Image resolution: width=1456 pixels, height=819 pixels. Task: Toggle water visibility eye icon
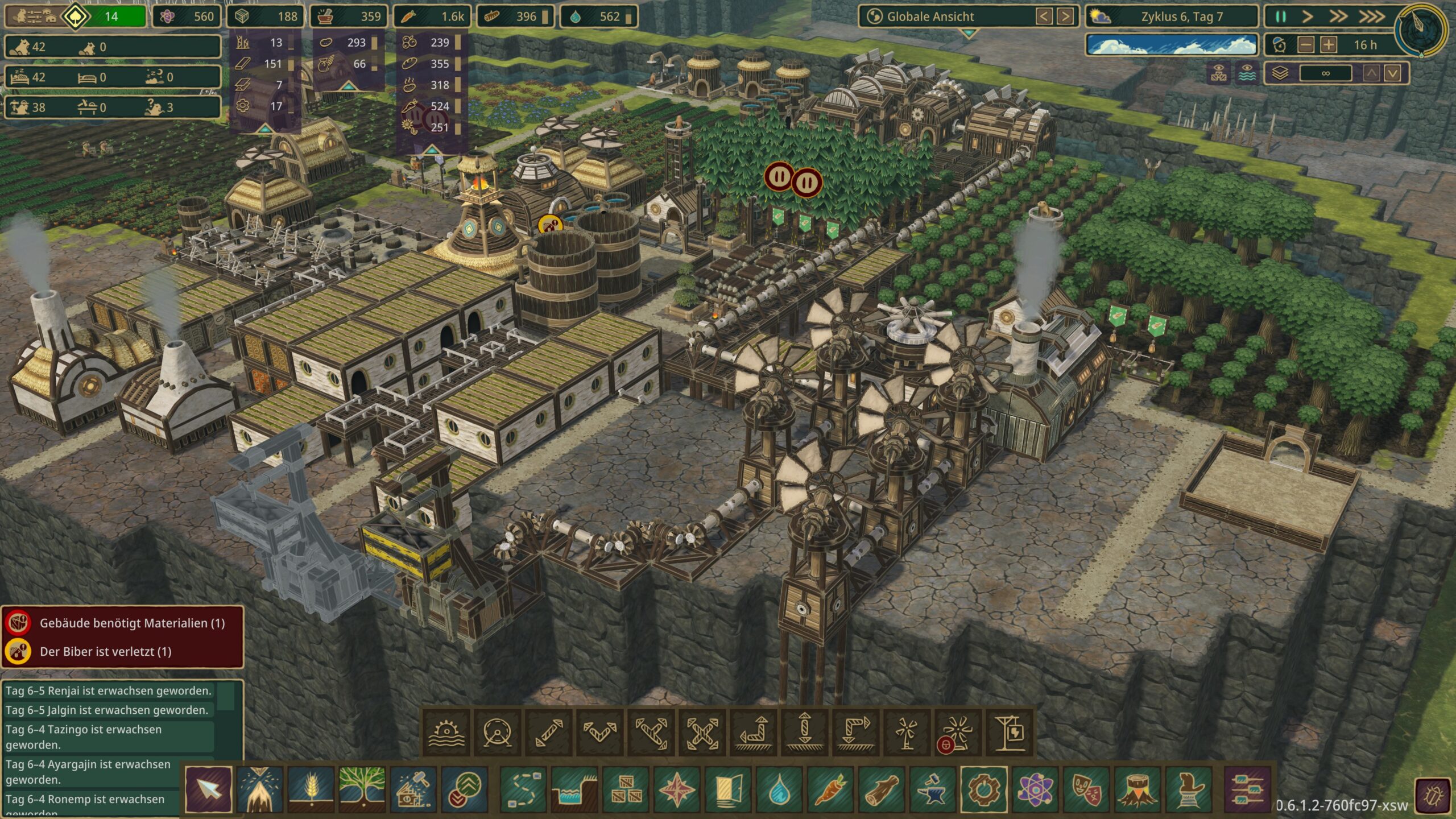[1247, 73]
